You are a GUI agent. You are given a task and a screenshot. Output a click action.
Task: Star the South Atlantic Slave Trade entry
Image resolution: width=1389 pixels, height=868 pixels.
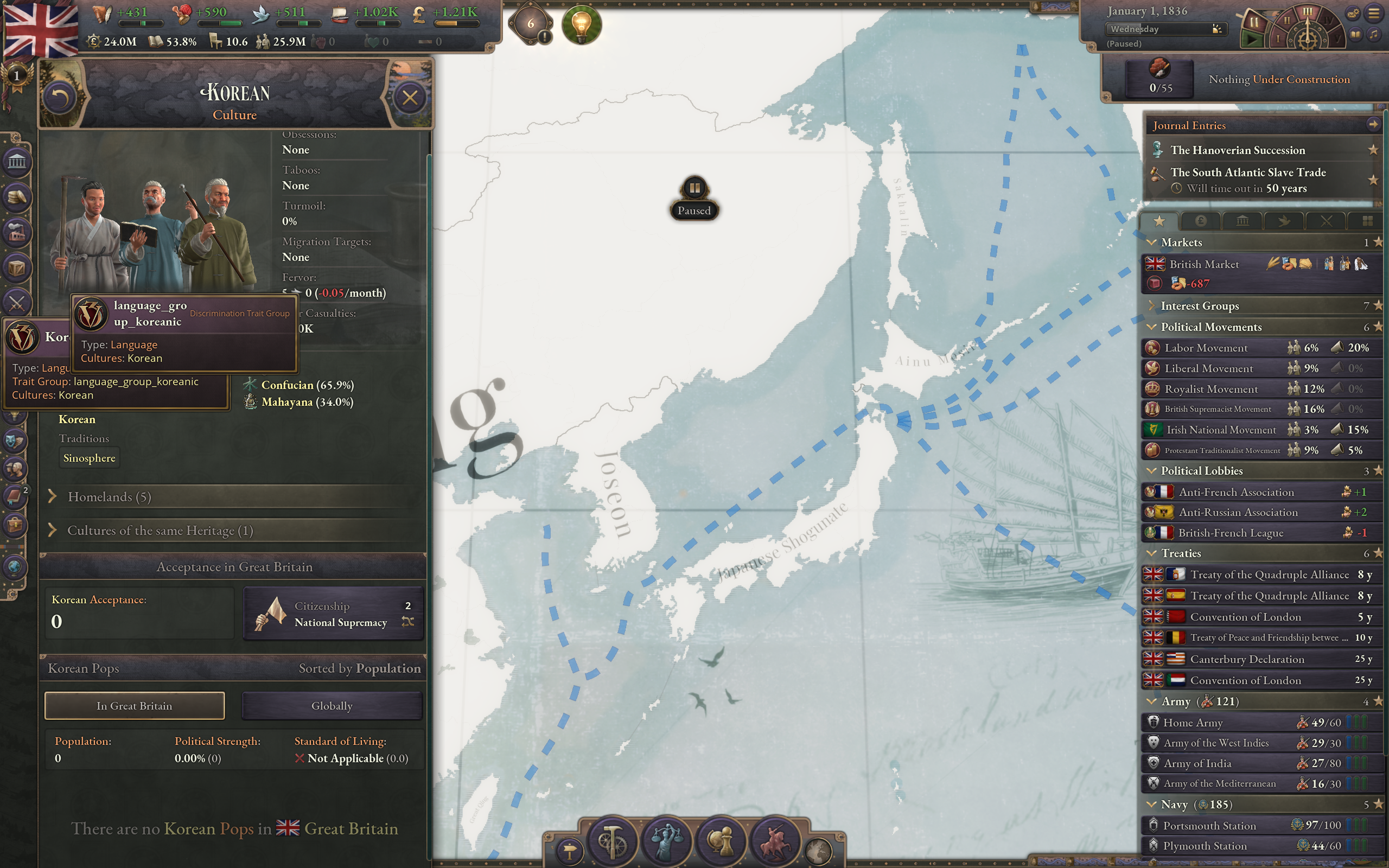[1374, 180]
